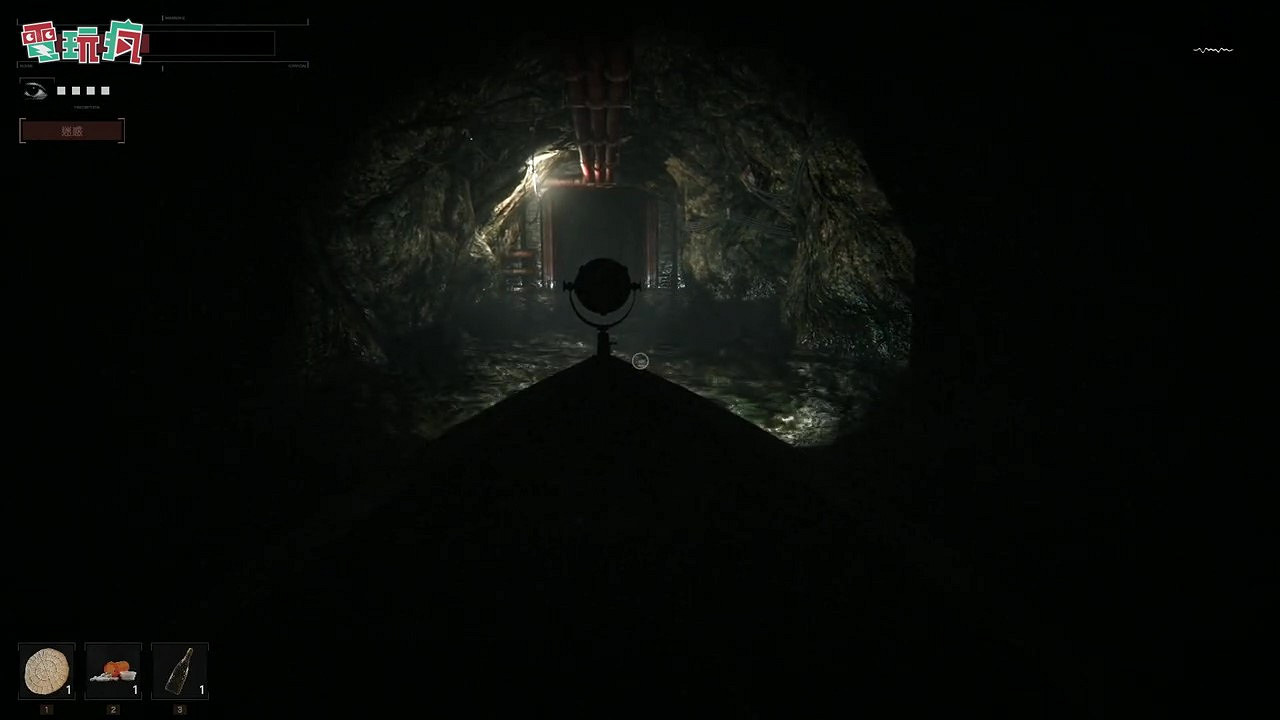Click the PERCEPTION text label
This screenshot has width=1280, height=720.
87,107
